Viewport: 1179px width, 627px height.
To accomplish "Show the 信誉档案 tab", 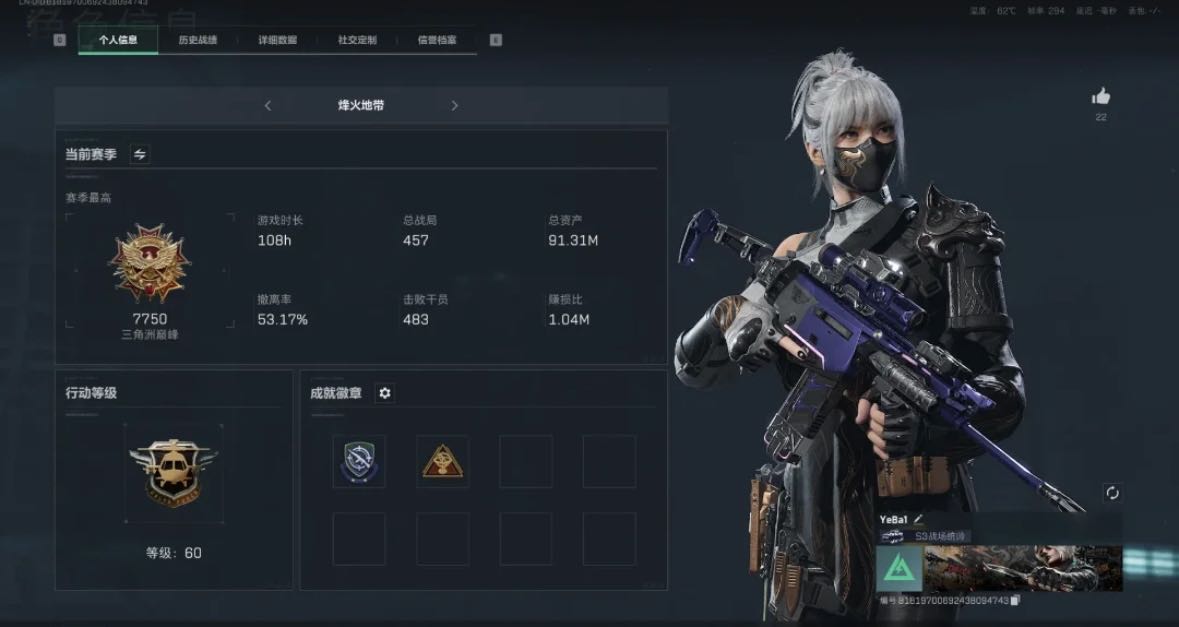I will 437,40.
